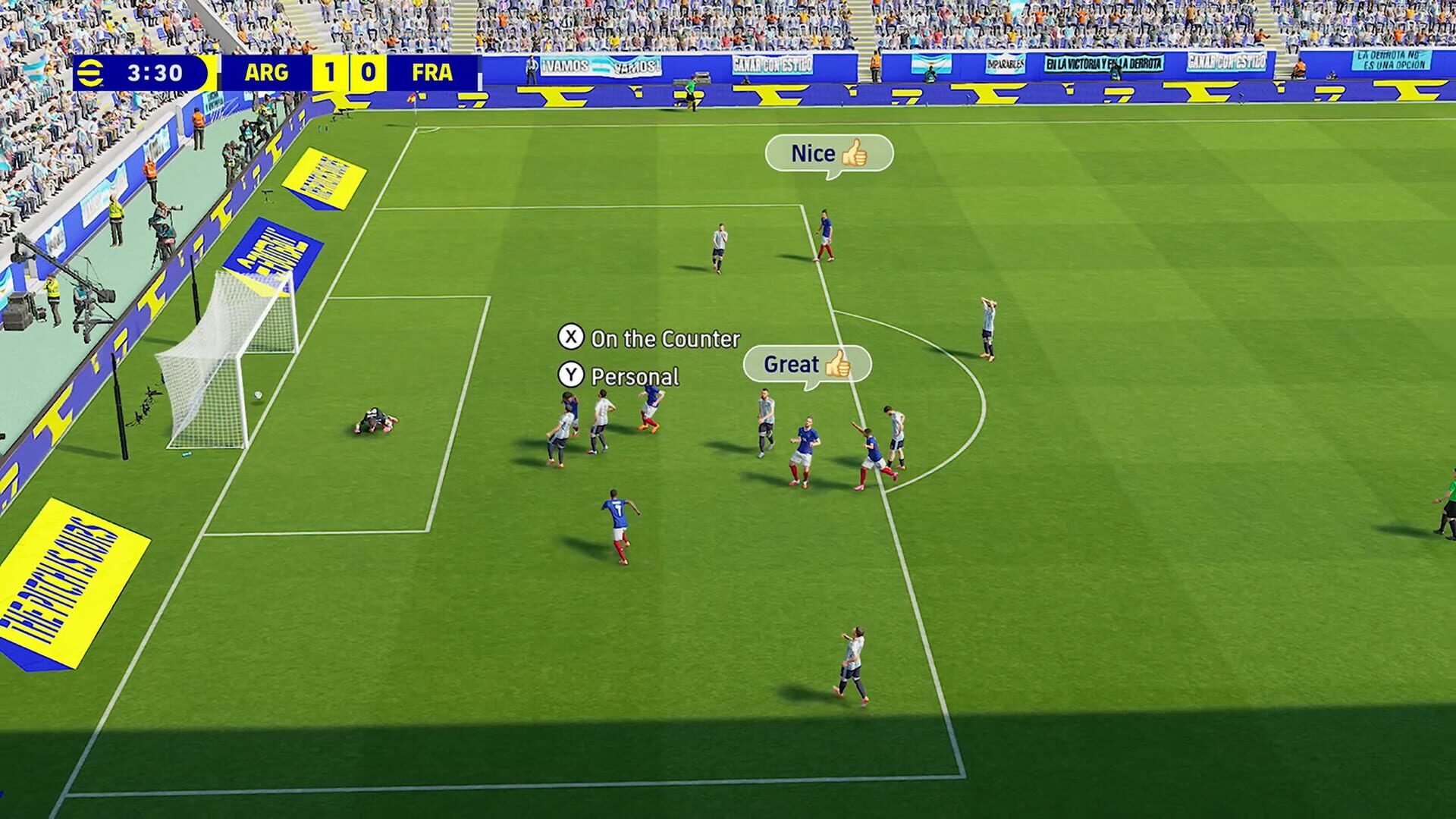The image size is (1456, 819).
Task: Select the On the Counter quick tactic
Action: point(652,340)
